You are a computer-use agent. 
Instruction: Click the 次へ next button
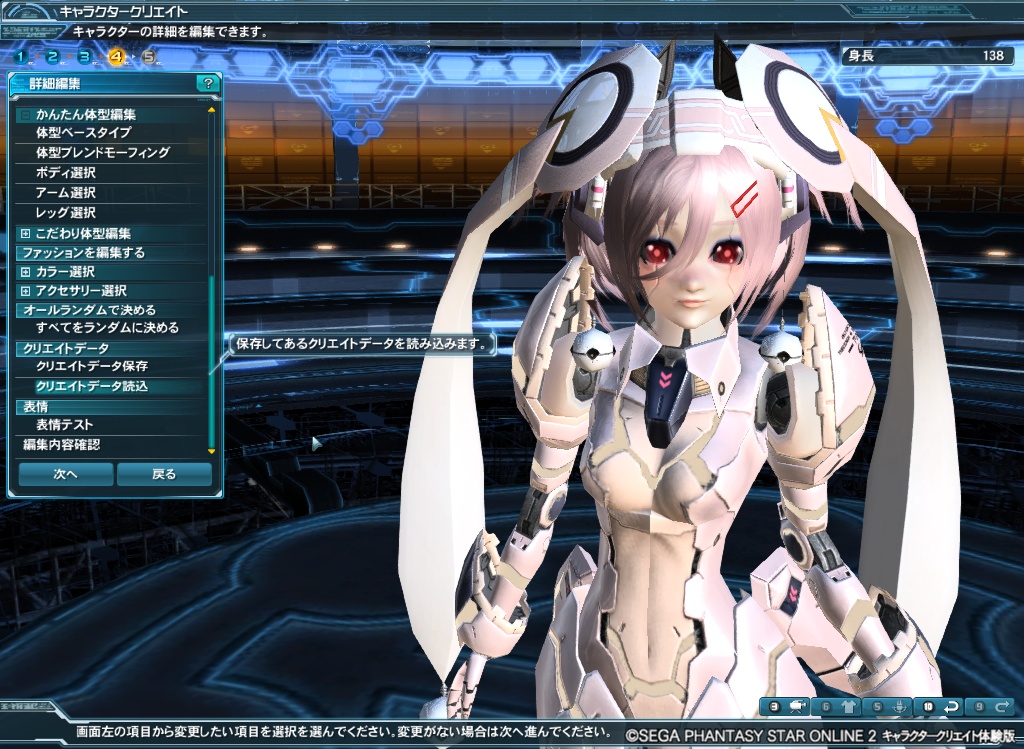point(65,474)
